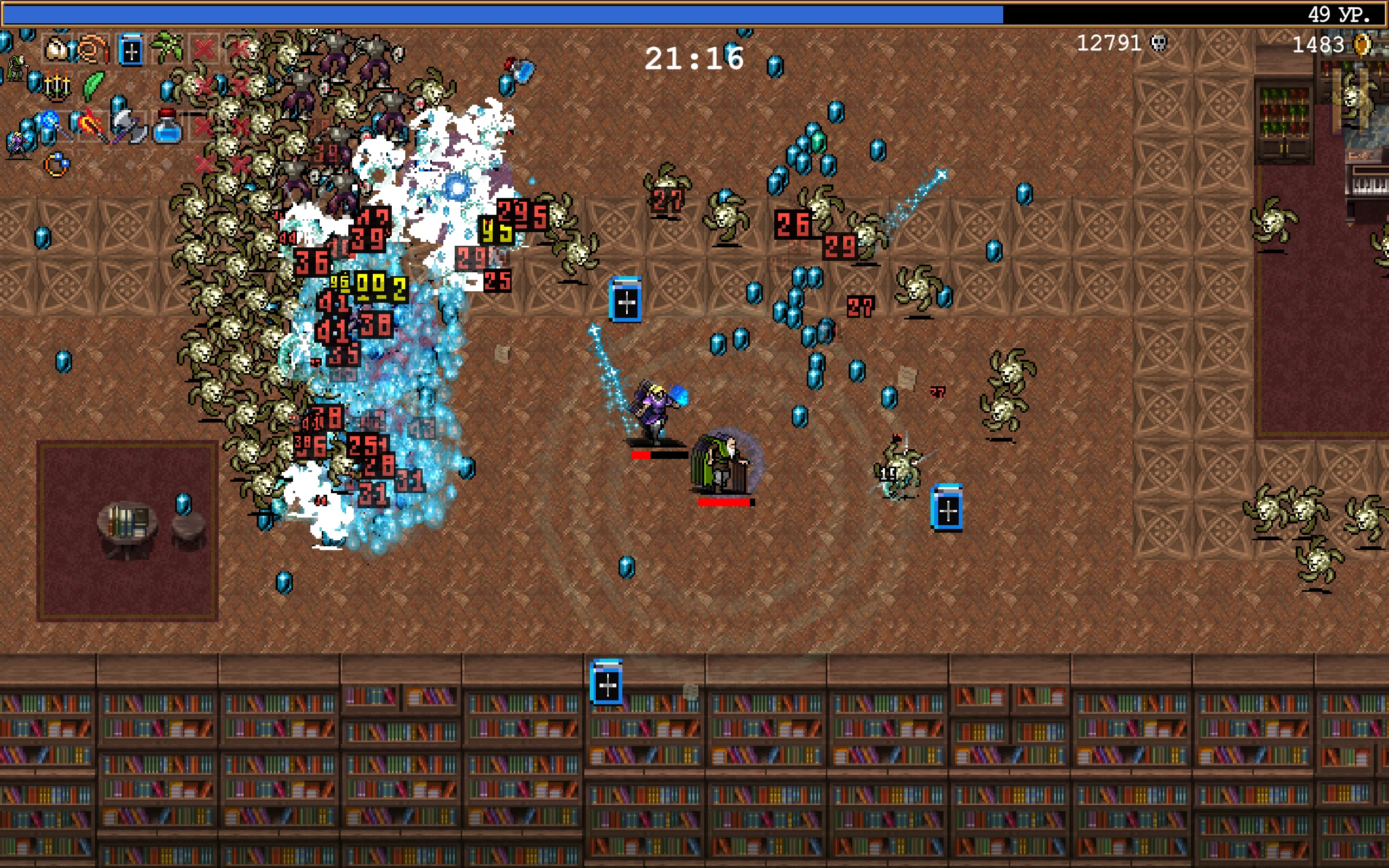Click the coiled orange Whip weapon icon
The height and width of the screenshot is (868, 1389).
(x=93, y=50)
